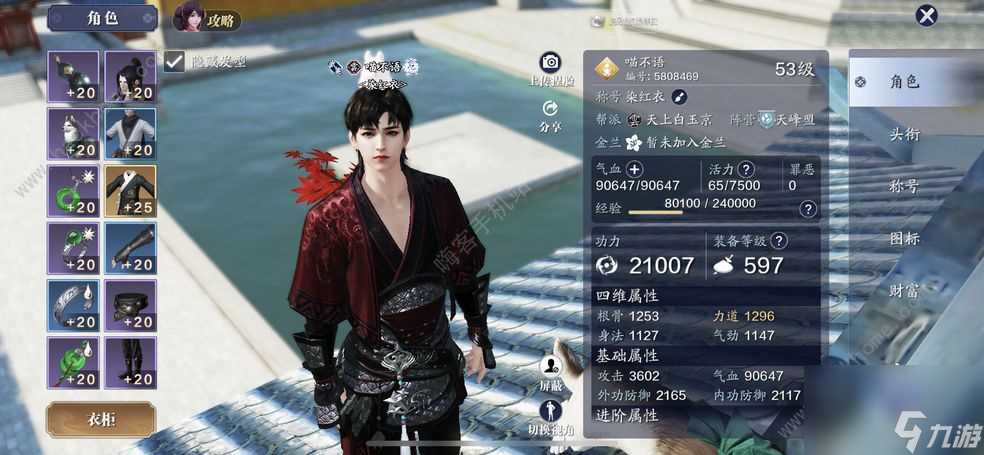The width and height of the screenshot is (984, 455).
Task: Show the 装备等级 help tooltip
Action: coord(779,241)
